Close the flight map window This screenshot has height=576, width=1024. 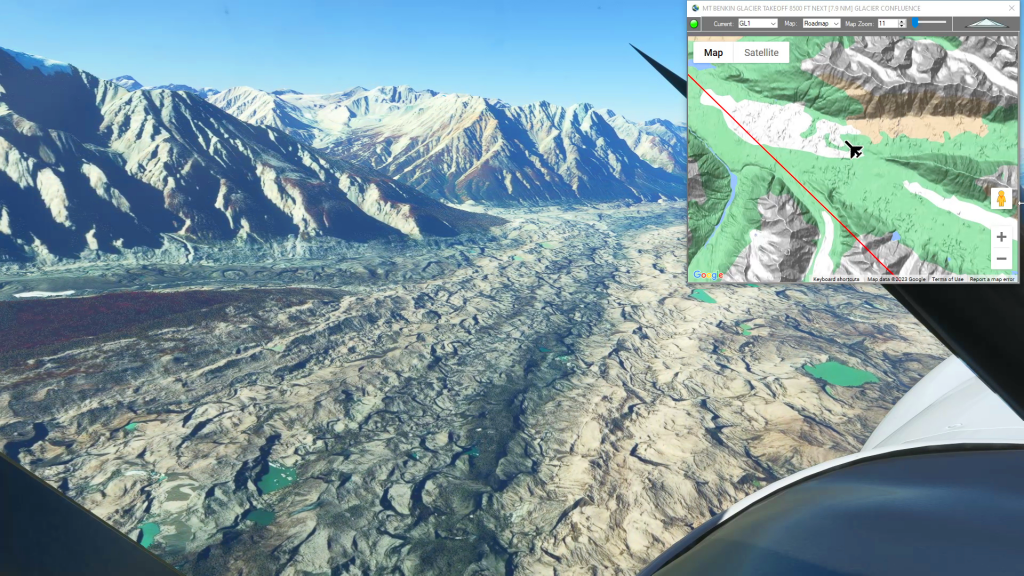click(1011, 7)
